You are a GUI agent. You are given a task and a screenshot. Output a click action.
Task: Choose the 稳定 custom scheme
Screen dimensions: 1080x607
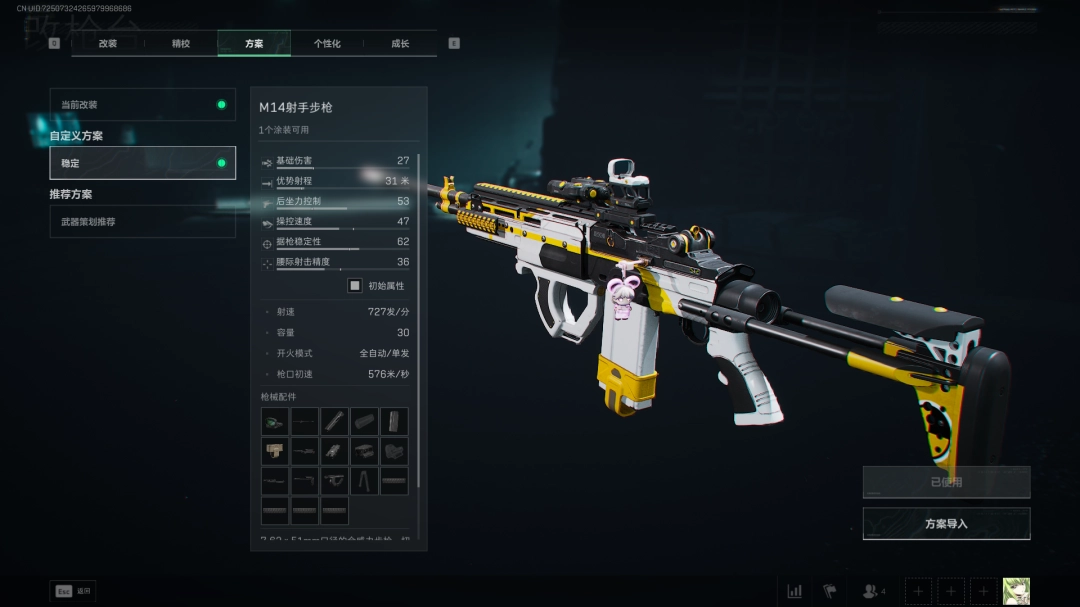coord(142,163)
